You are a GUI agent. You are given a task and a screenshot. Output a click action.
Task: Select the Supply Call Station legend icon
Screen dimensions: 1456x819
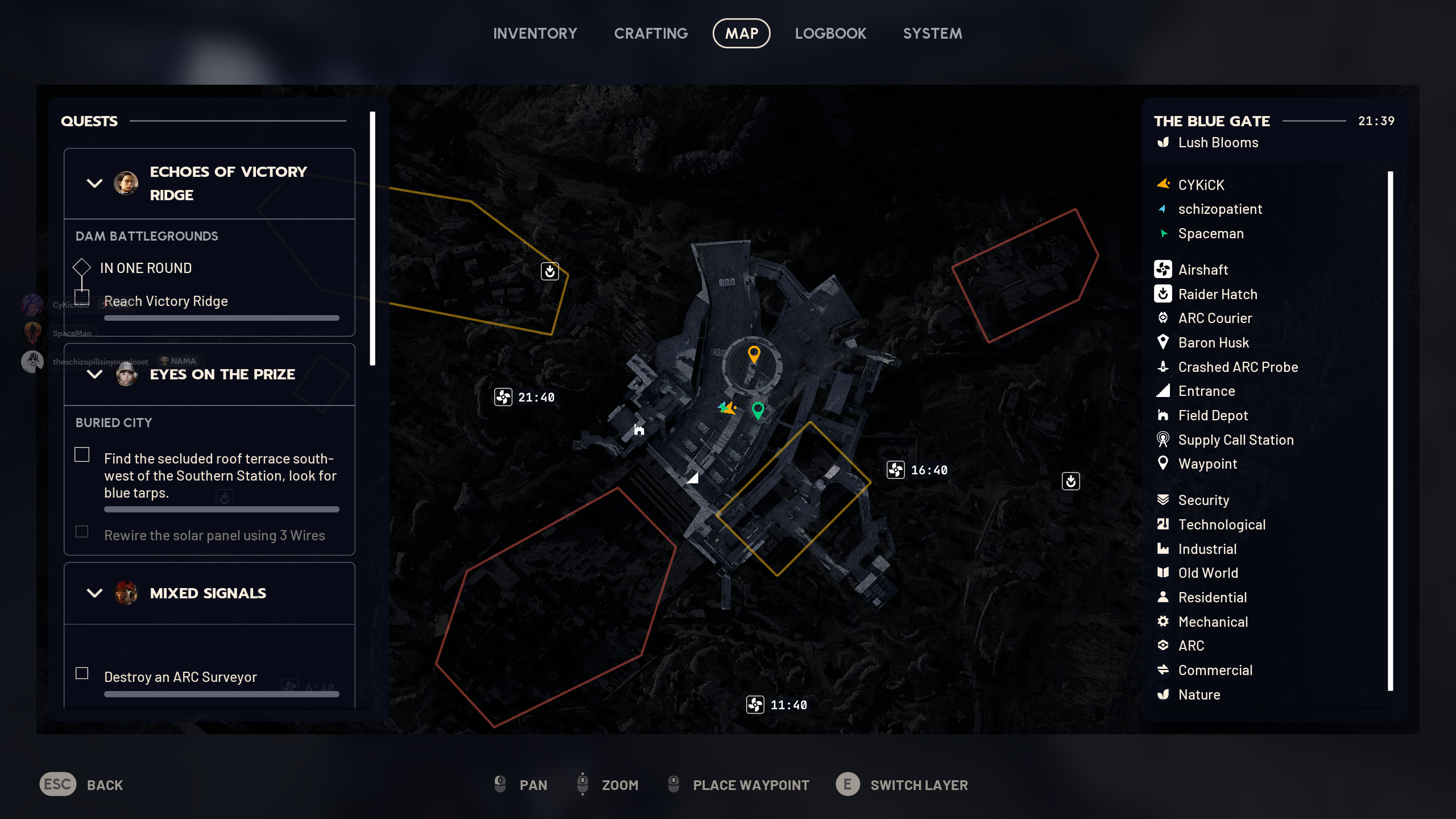(1164, 440)
